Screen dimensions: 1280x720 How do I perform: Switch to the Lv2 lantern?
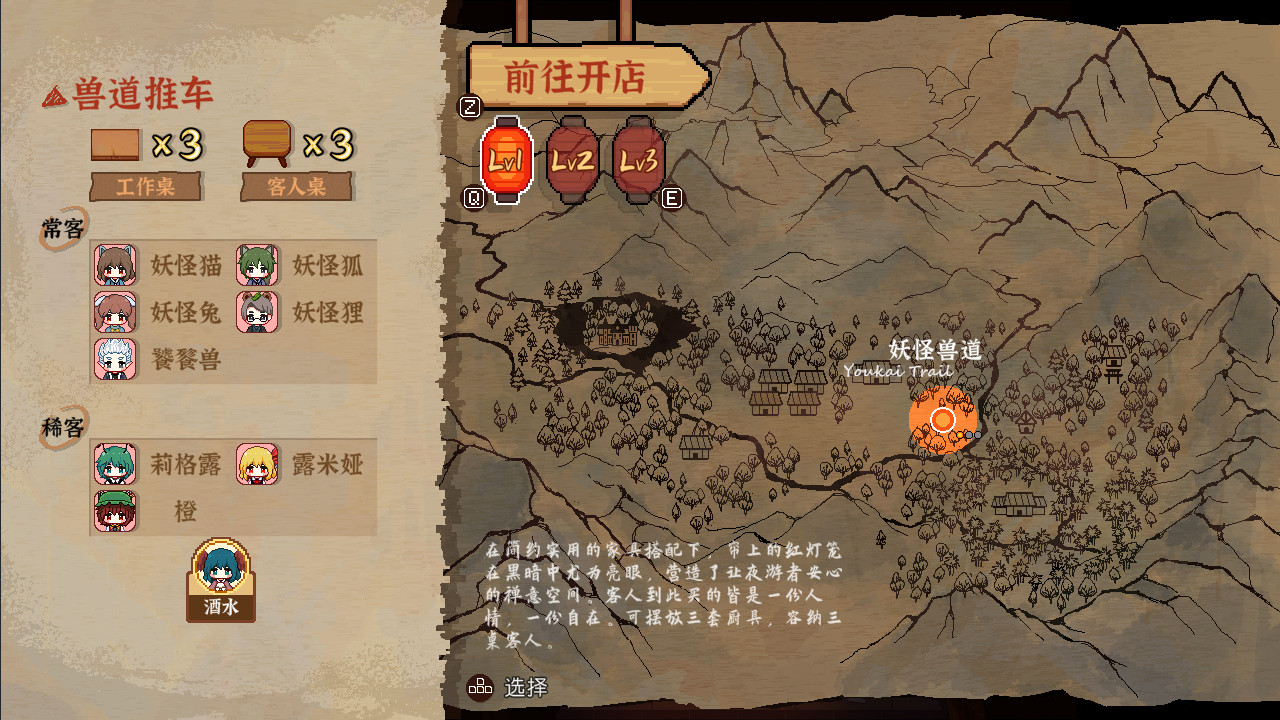(x=573, y=160)
